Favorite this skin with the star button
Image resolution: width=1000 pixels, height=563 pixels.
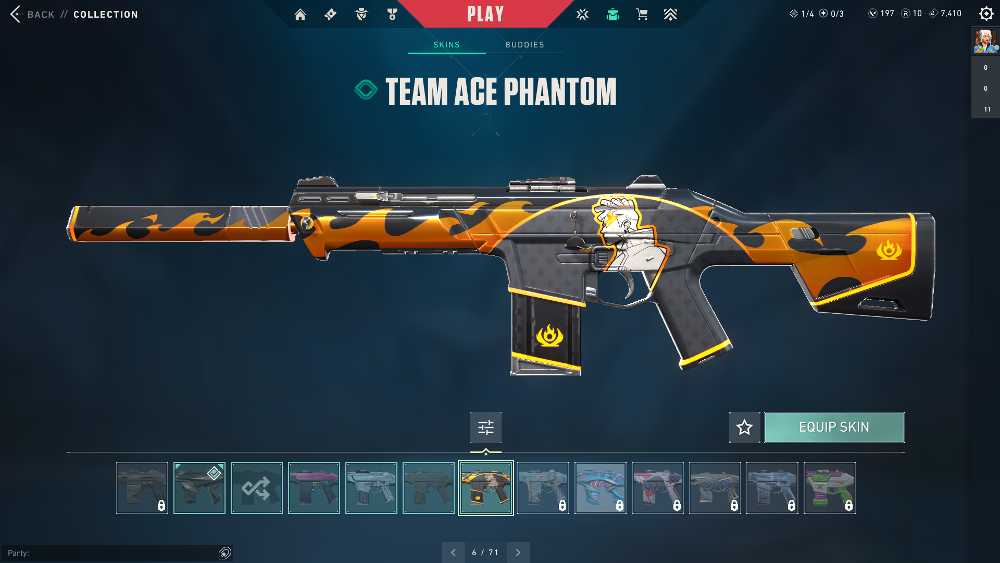[744, 427]
